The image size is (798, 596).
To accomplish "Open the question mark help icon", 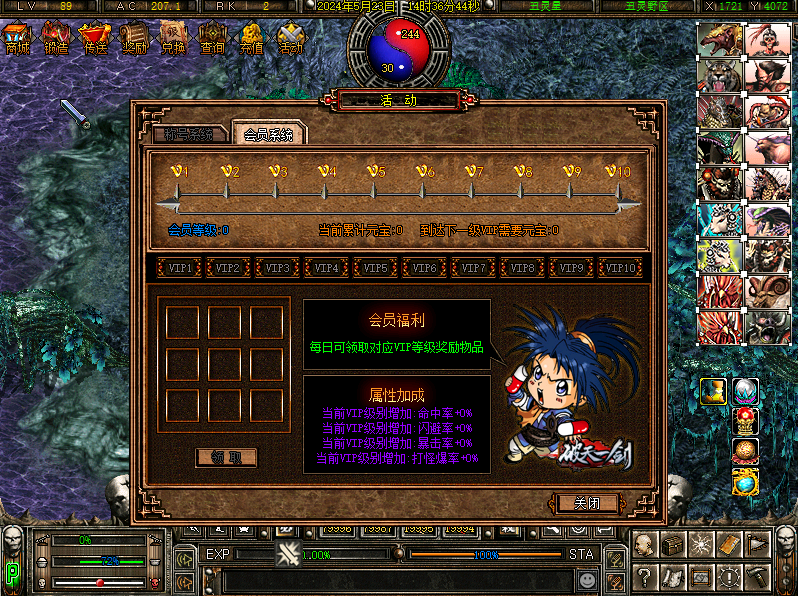I will coord(646,577).
